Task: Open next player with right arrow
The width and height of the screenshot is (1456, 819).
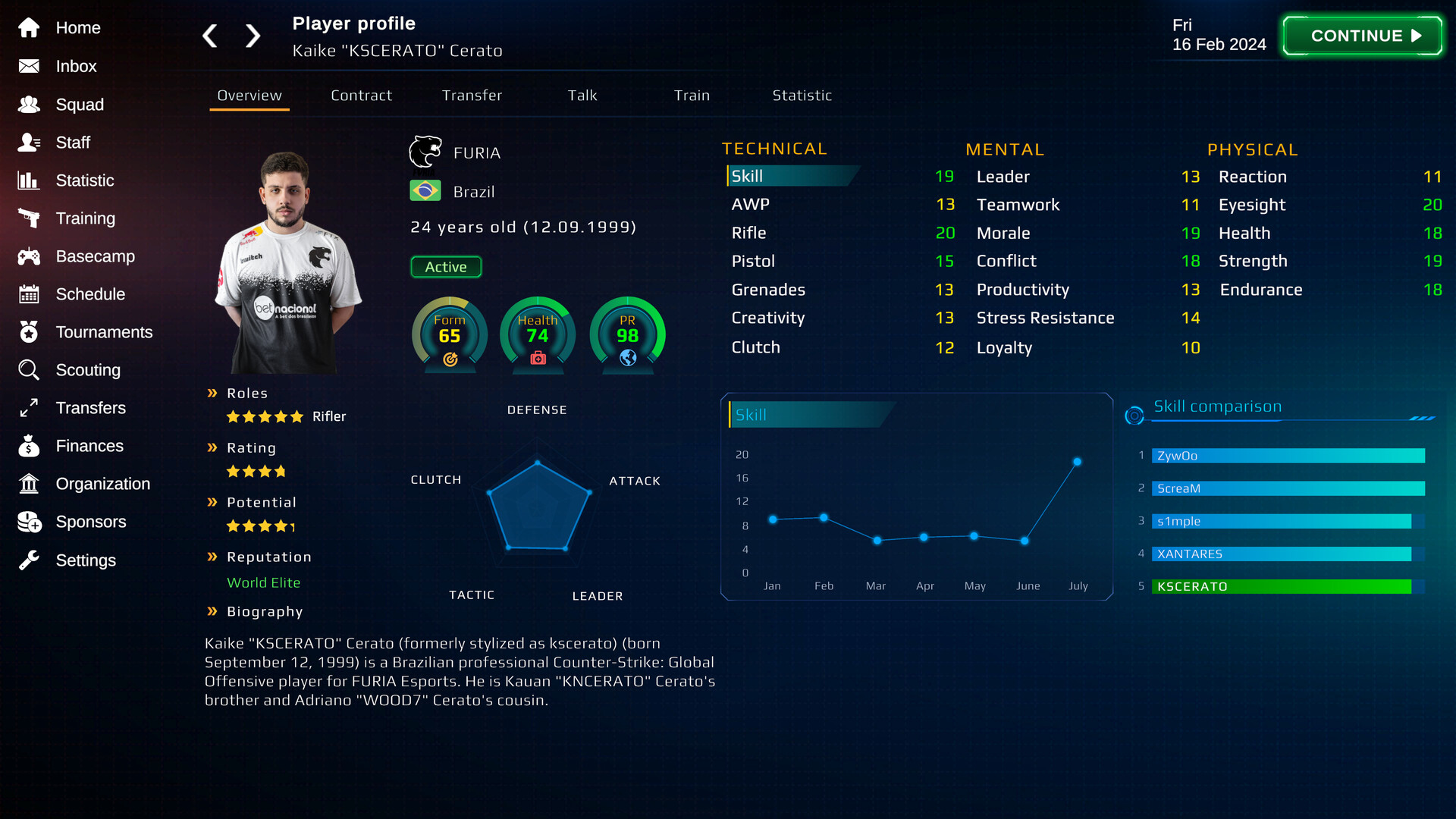Action: 253,36
